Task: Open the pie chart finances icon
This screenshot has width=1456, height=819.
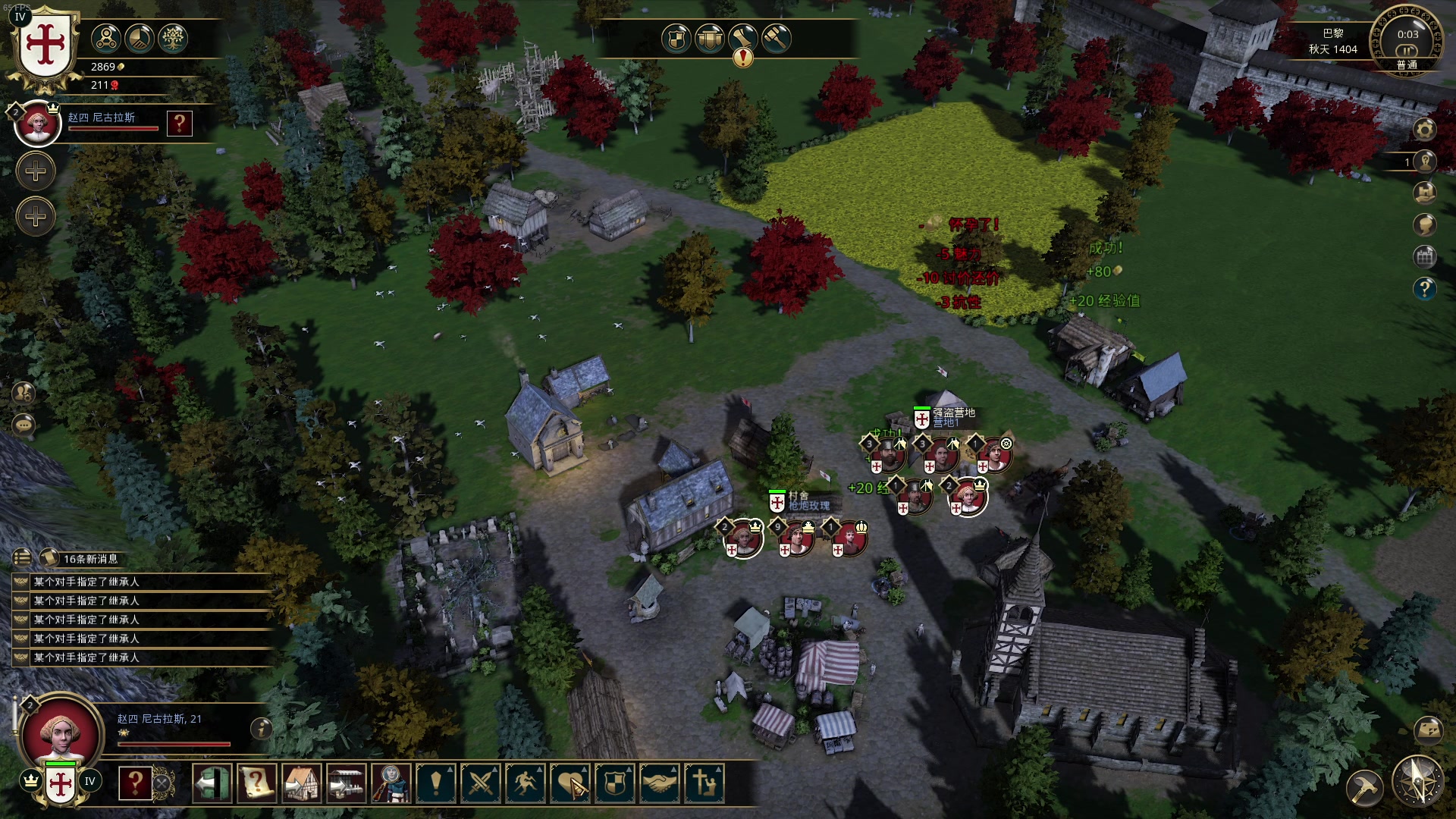Action: pos(140,39)
